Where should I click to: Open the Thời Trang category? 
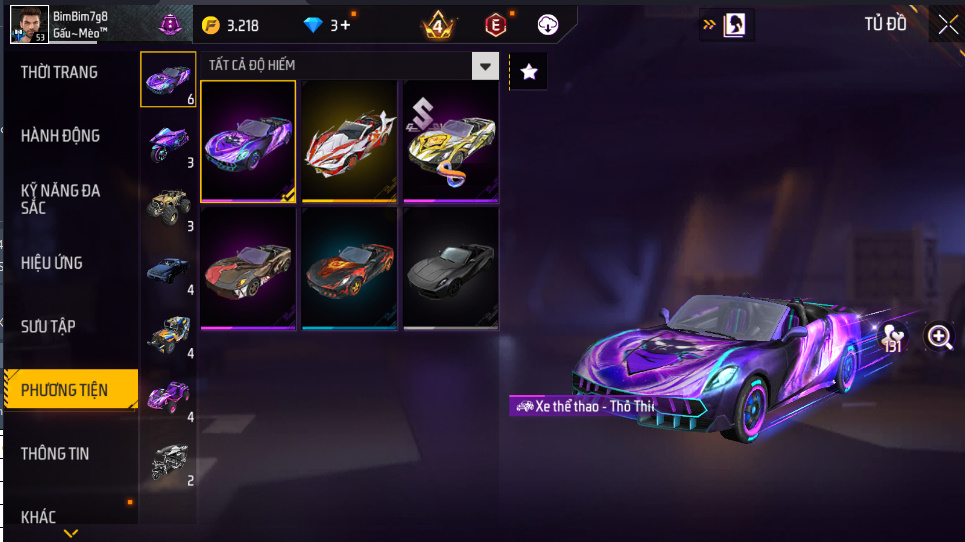60,72
